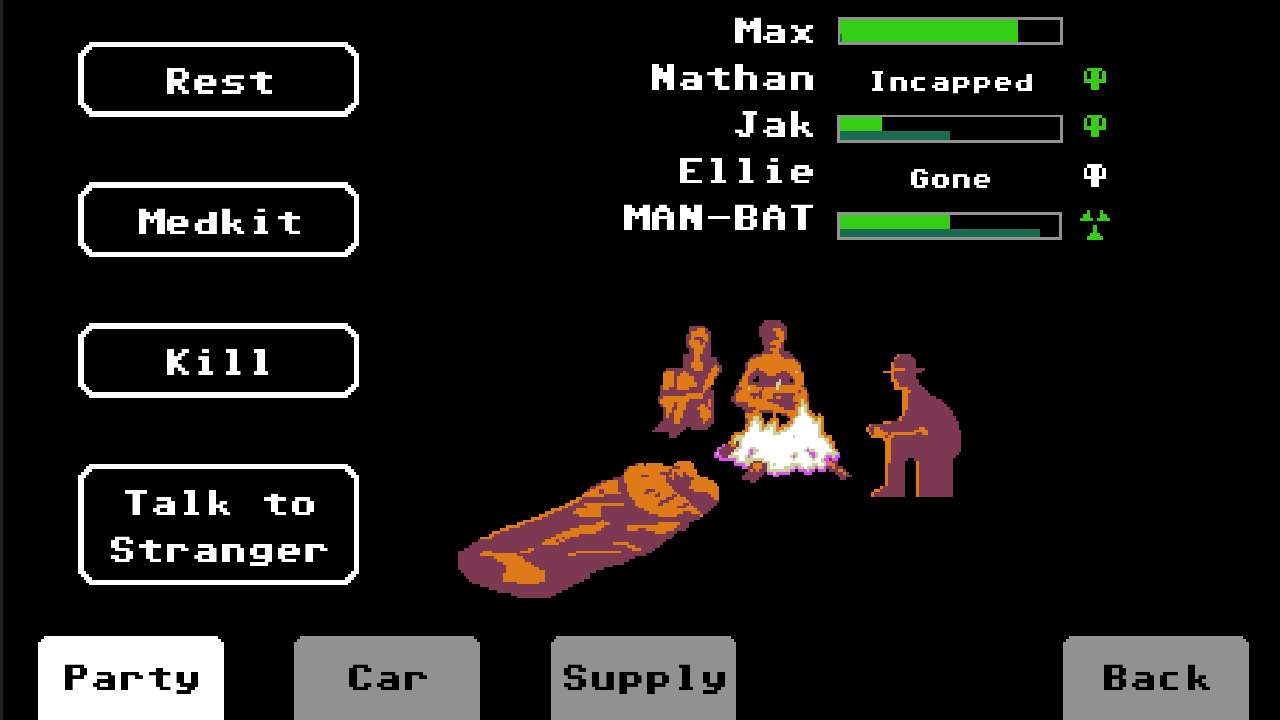Choose the Talk to Stranger option
Screen dimensions: 1280x720
(x=218, y=523)
